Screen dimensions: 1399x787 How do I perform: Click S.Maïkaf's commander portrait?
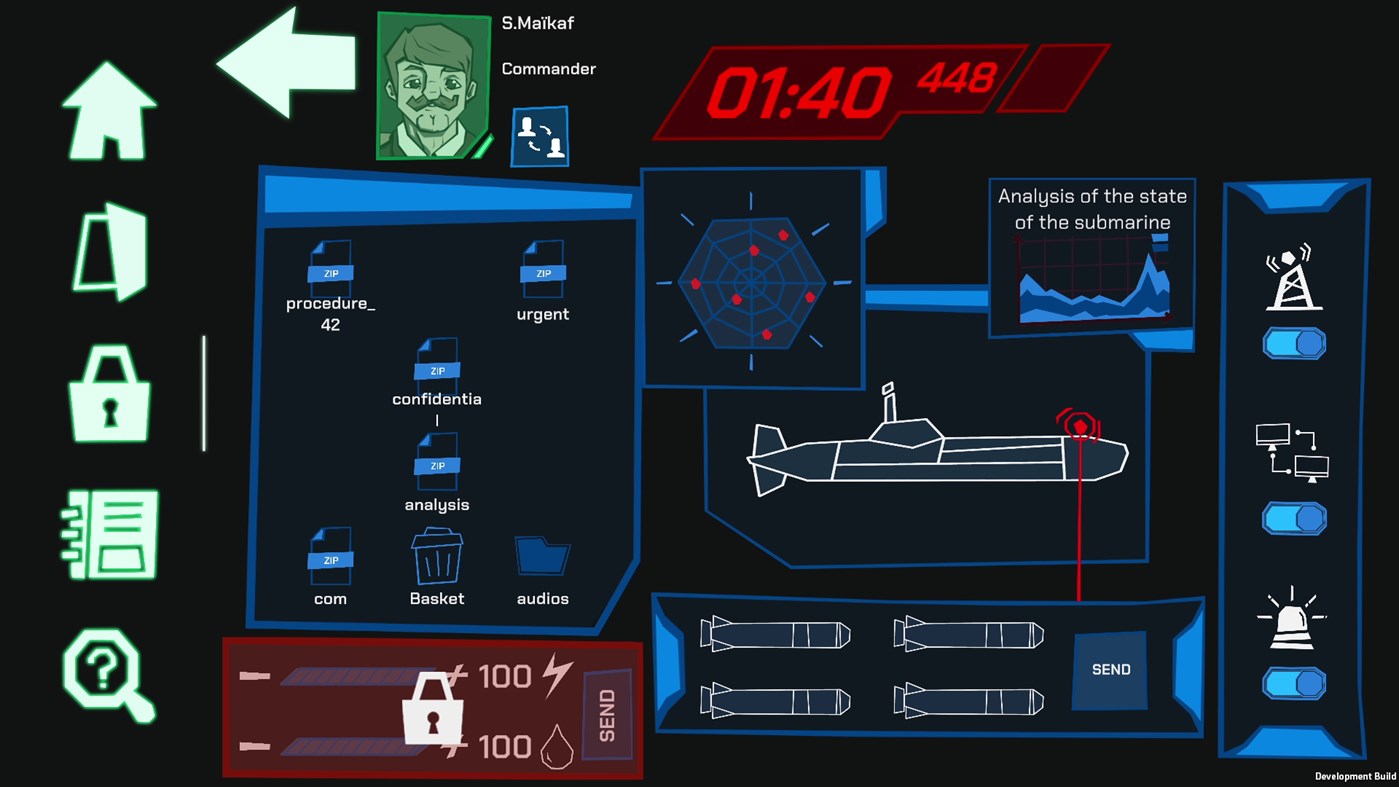432,85
